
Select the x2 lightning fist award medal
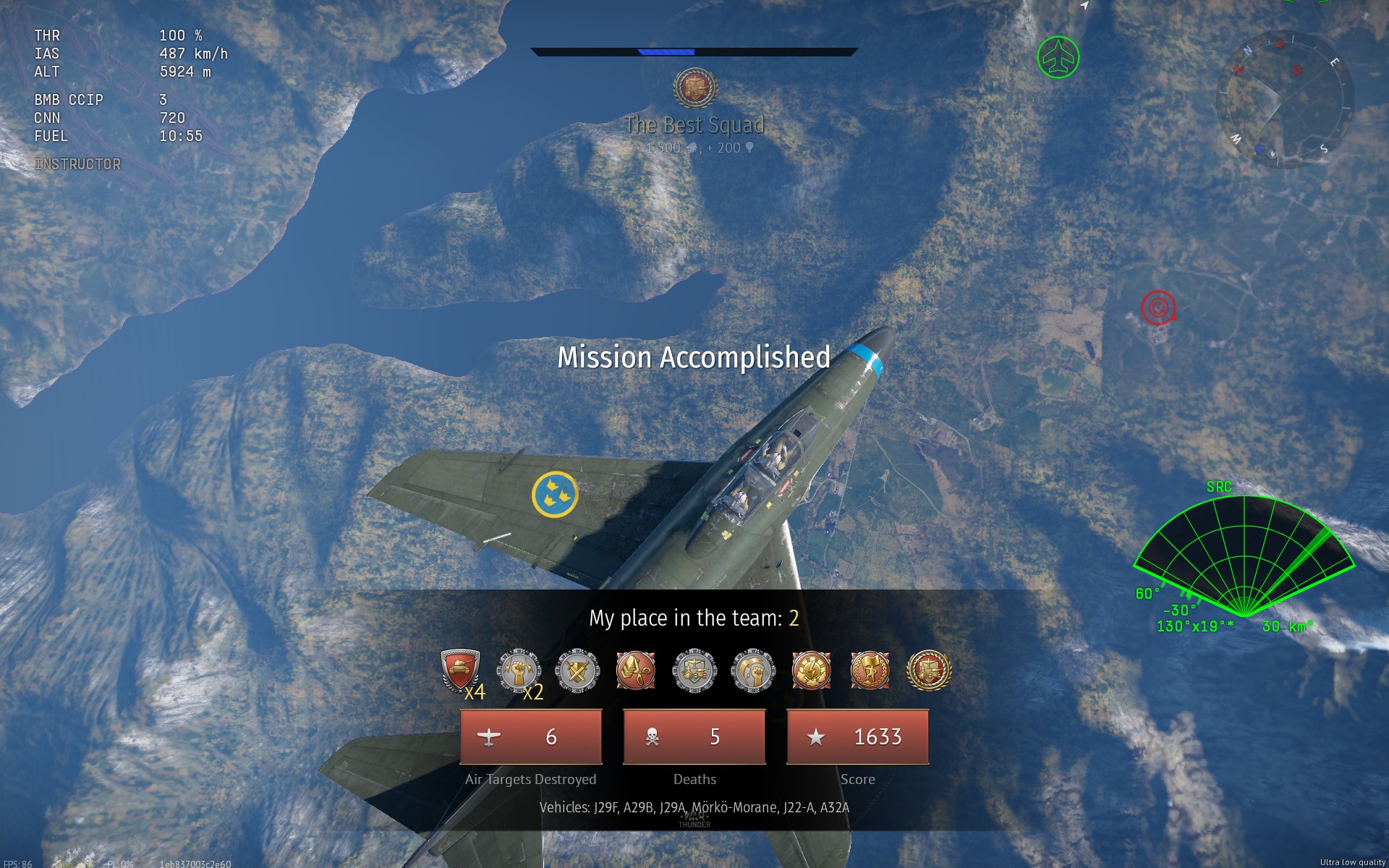[519, 671]
